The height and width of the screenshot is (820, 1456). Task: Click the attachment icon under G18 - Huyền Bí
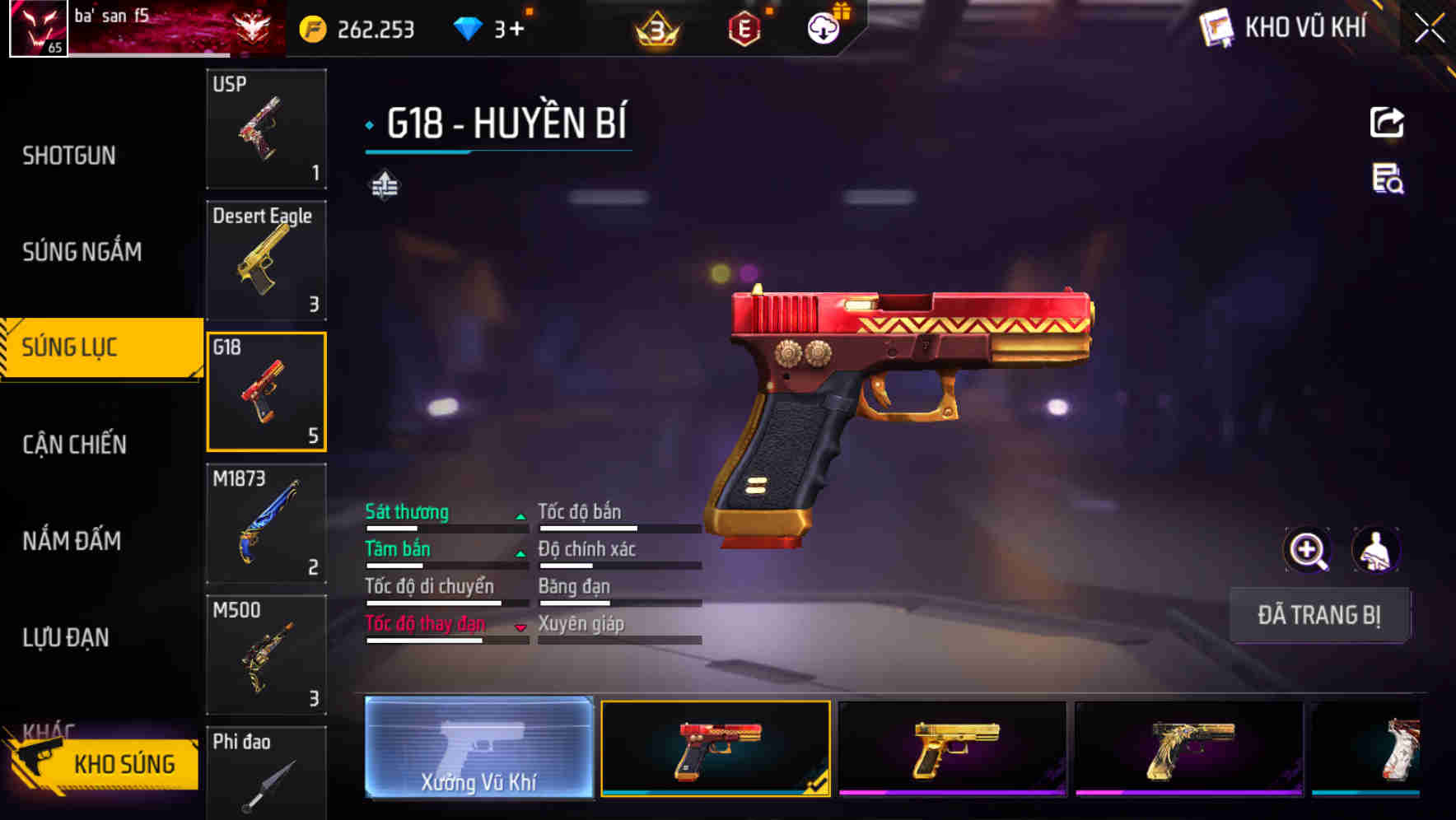[x=384, y=185]
